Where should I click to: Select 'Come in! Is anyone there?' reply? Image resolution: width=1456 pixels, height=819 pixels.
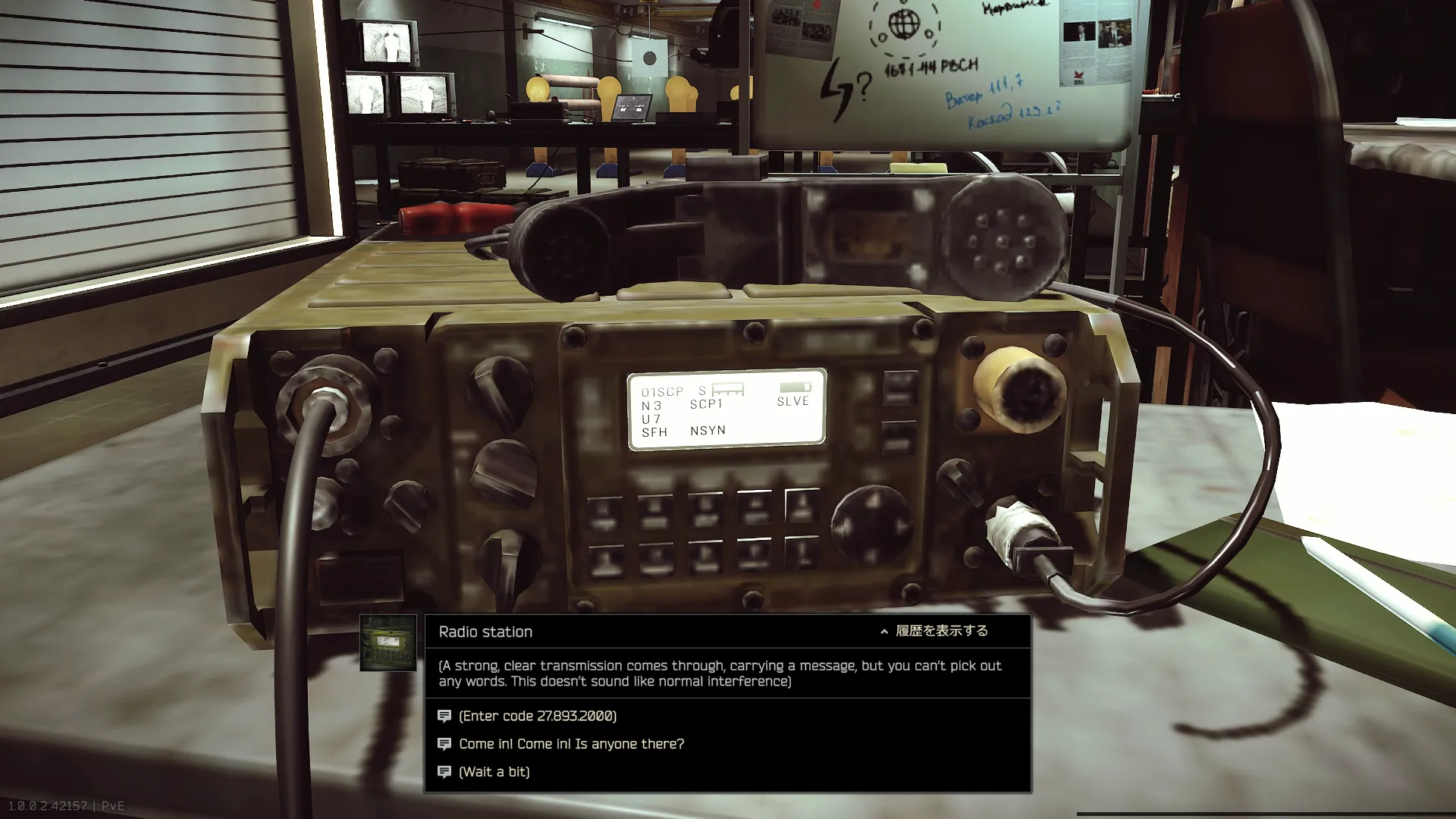(x=571, y=744)
